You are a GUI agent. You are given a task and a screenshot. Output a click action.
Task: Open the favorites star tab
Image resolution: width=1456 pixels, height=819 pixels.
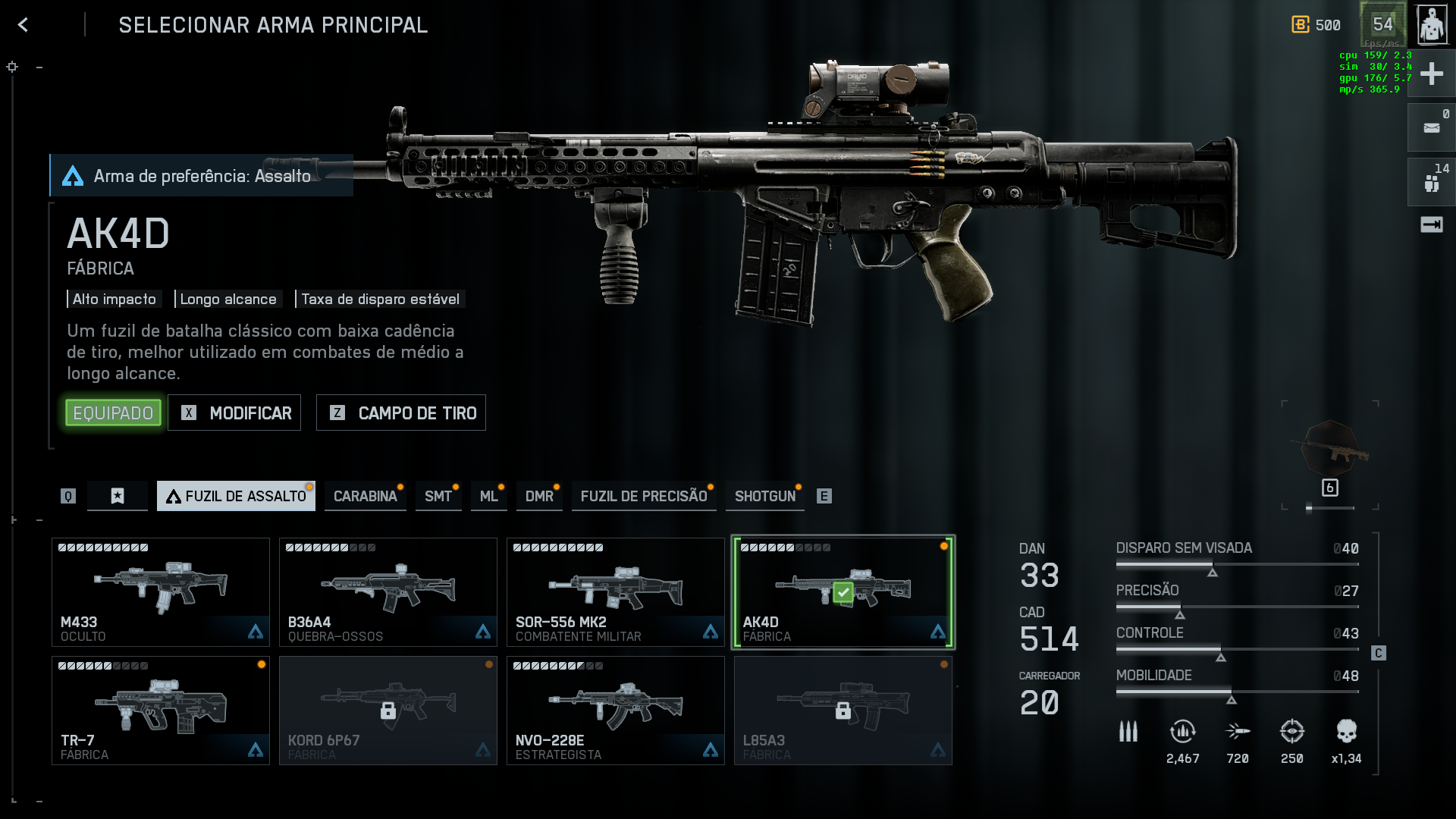point(118,496)
